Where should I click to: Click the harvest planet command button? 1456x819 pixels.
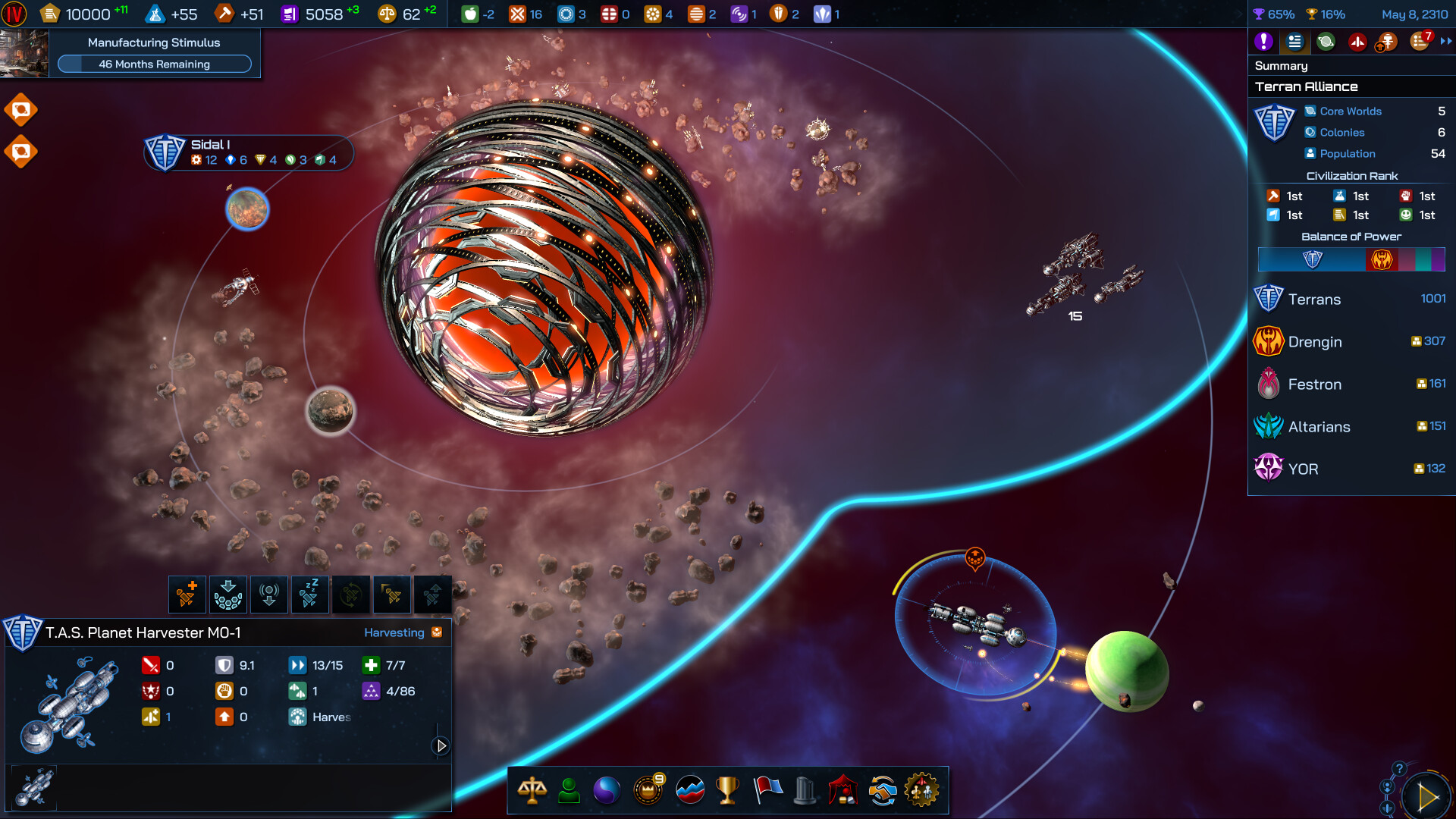click(x=227, y=595)
